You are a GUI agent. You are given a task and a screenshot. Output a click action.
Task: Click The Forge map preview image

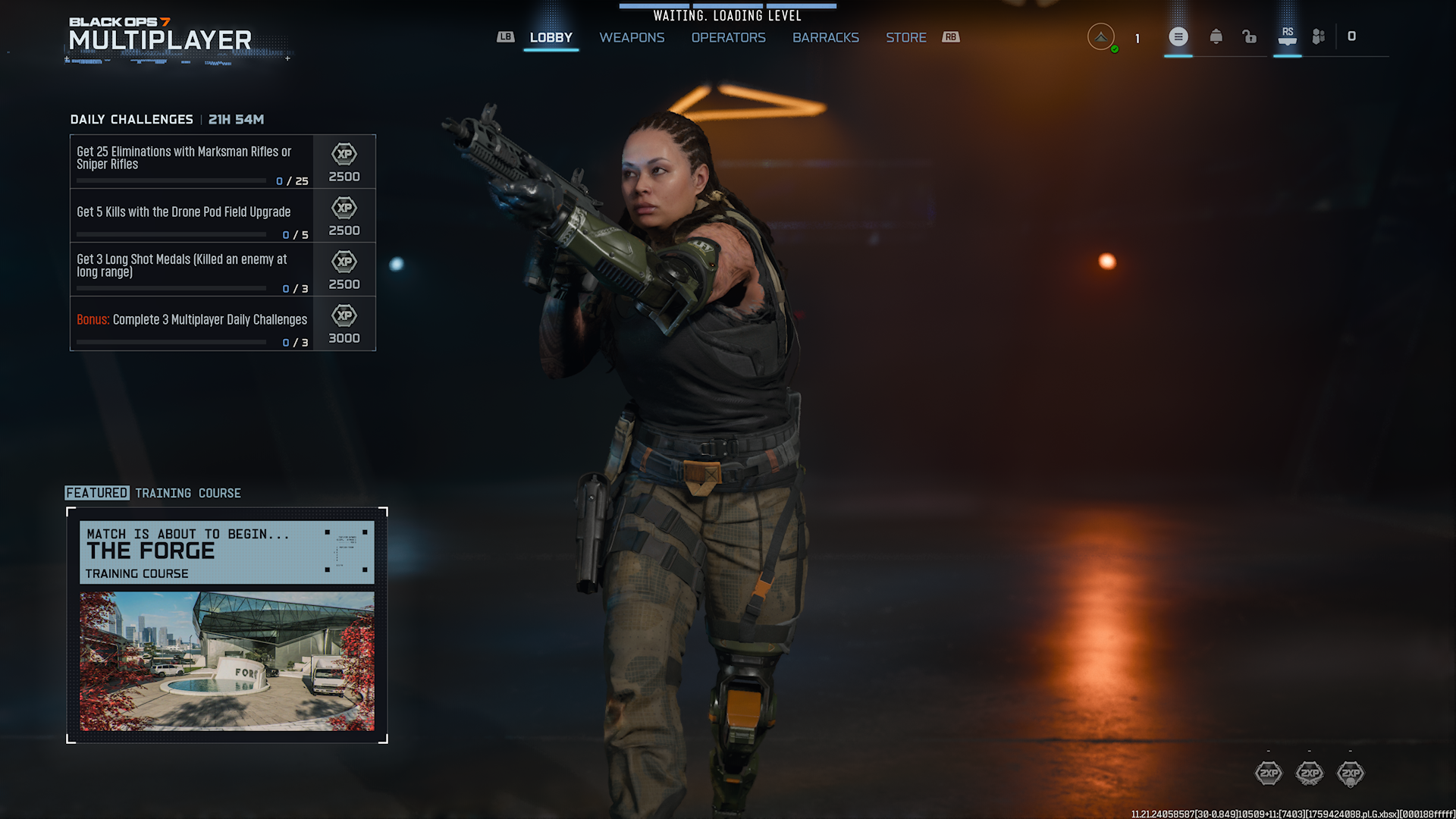[x=226, y=661]
